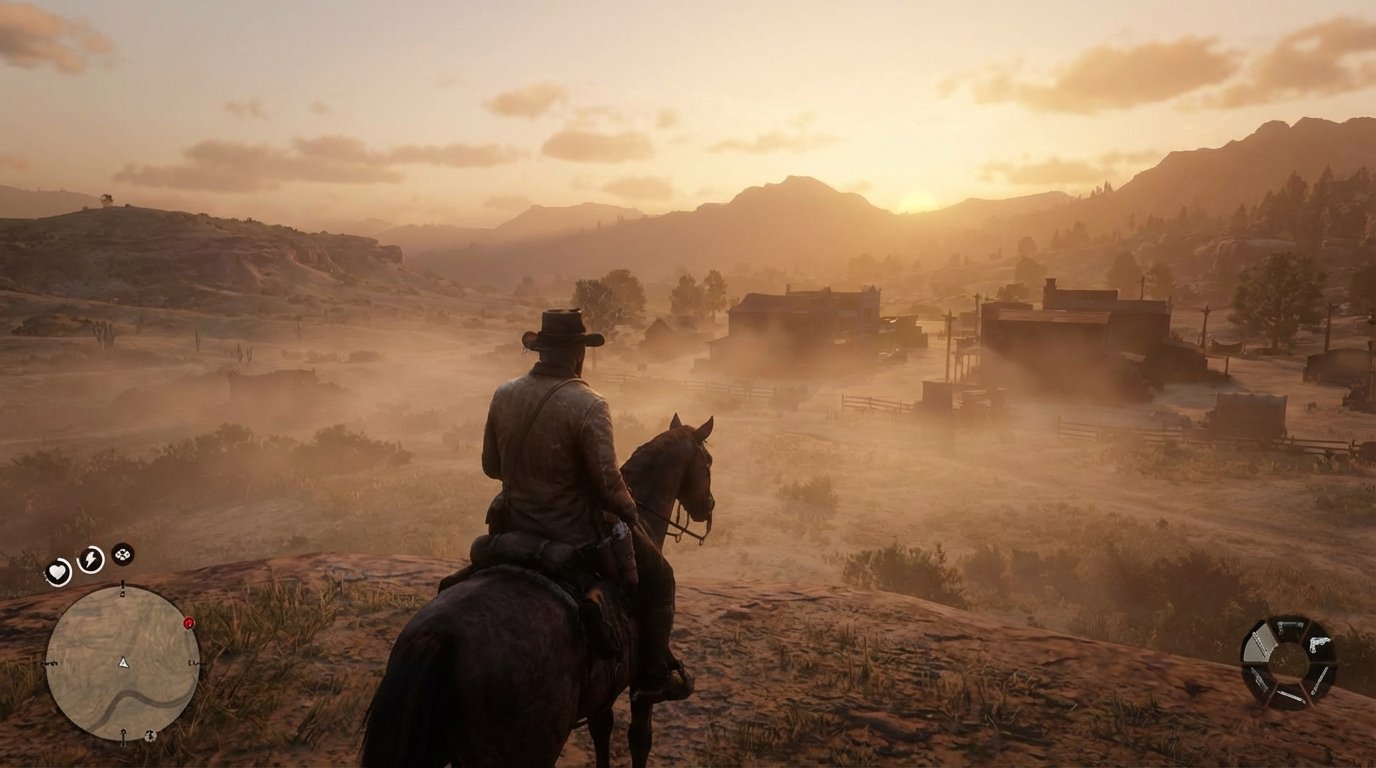Select the stamina lightning bolt icon

[90, 559]
